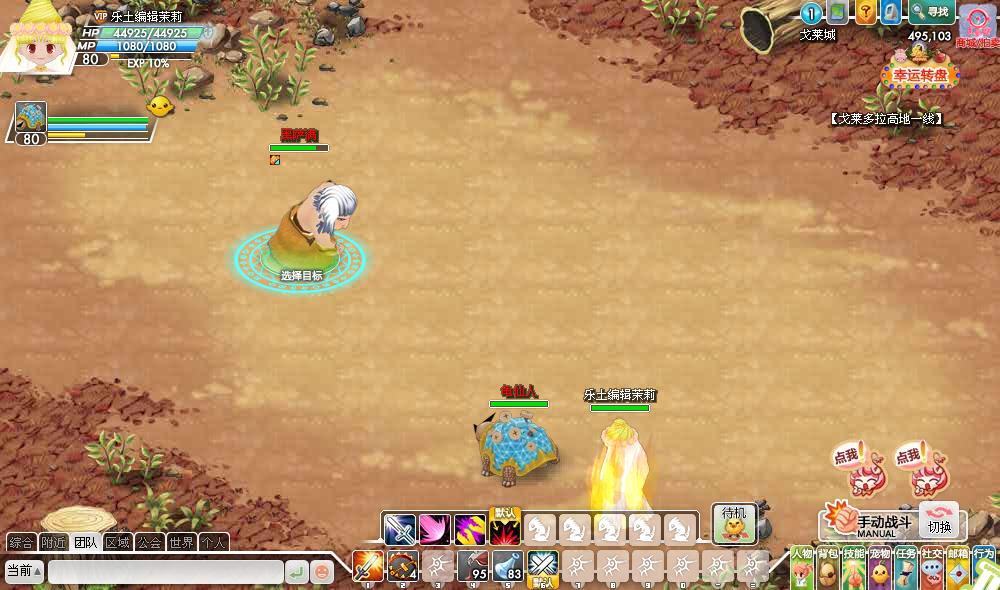Open the 幸运转盘 lucky wheel event

919,75
